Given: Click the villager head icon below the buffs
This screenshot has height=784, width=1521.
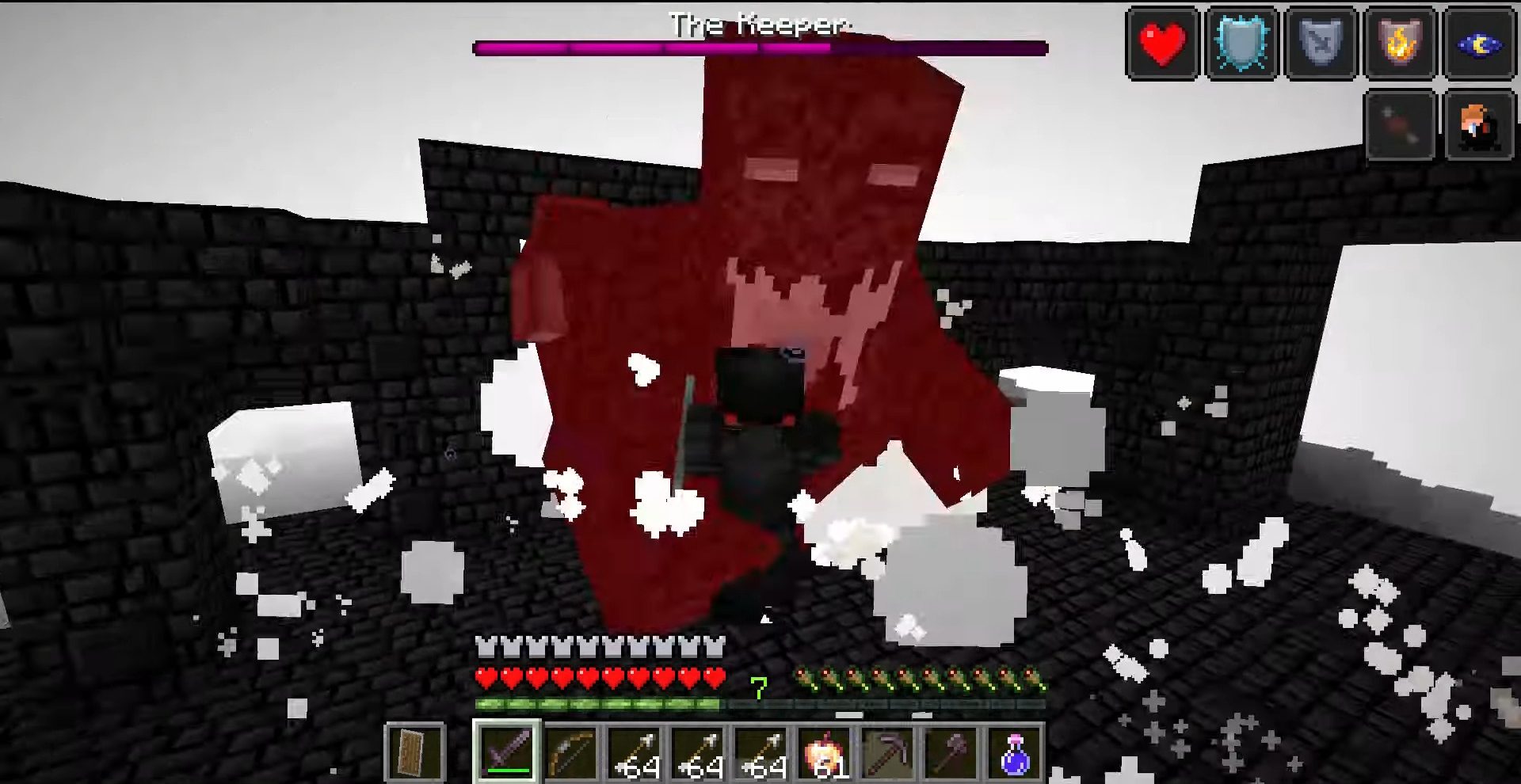Looking at the screenshot, I should click(1477, 123).
